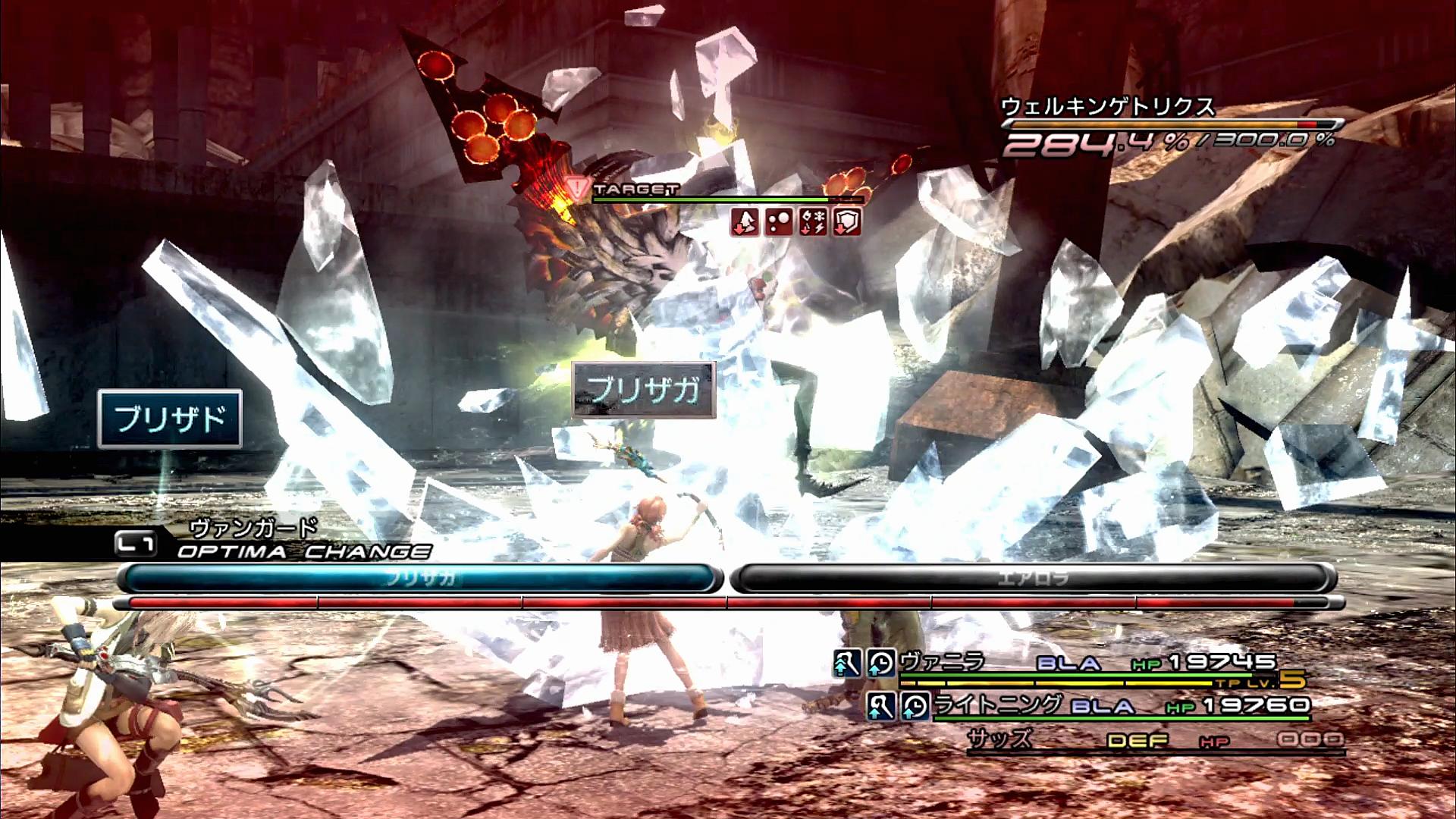
Task: Click the OPTIMA CHANGE label
Action: [303, 551]
